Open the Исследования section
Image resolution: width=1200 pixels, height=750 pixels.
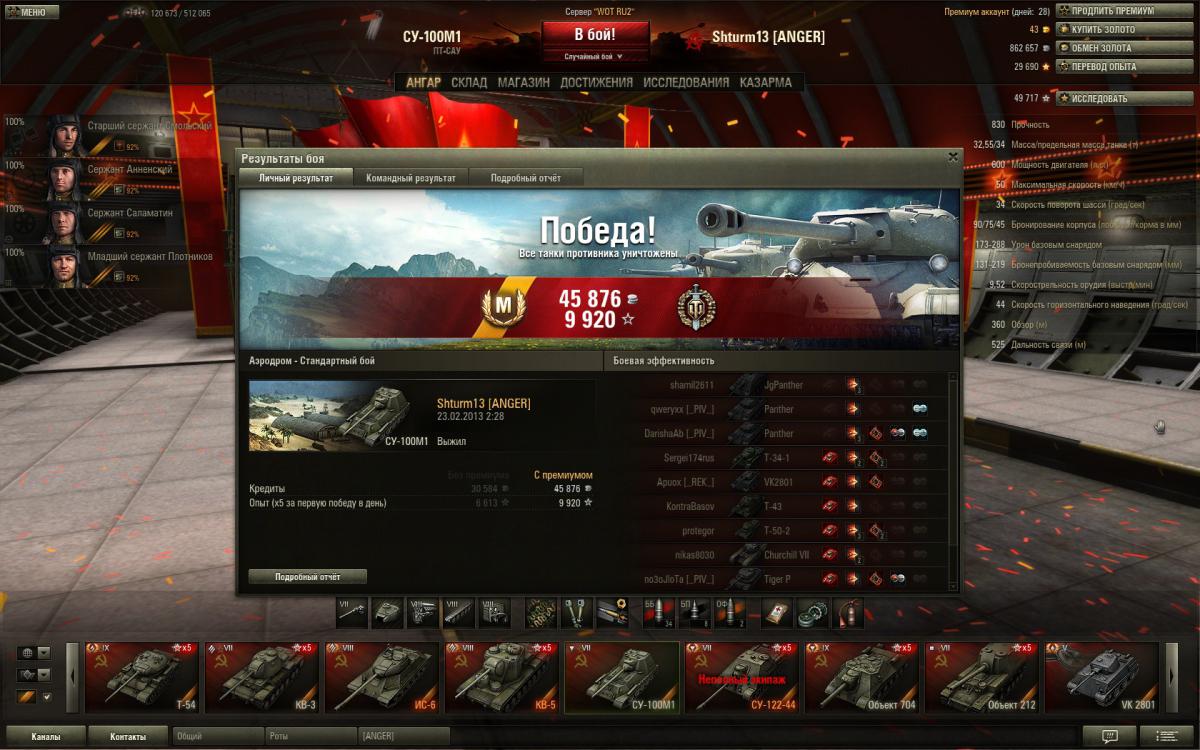pyautogui.click(x=686, y=83)
